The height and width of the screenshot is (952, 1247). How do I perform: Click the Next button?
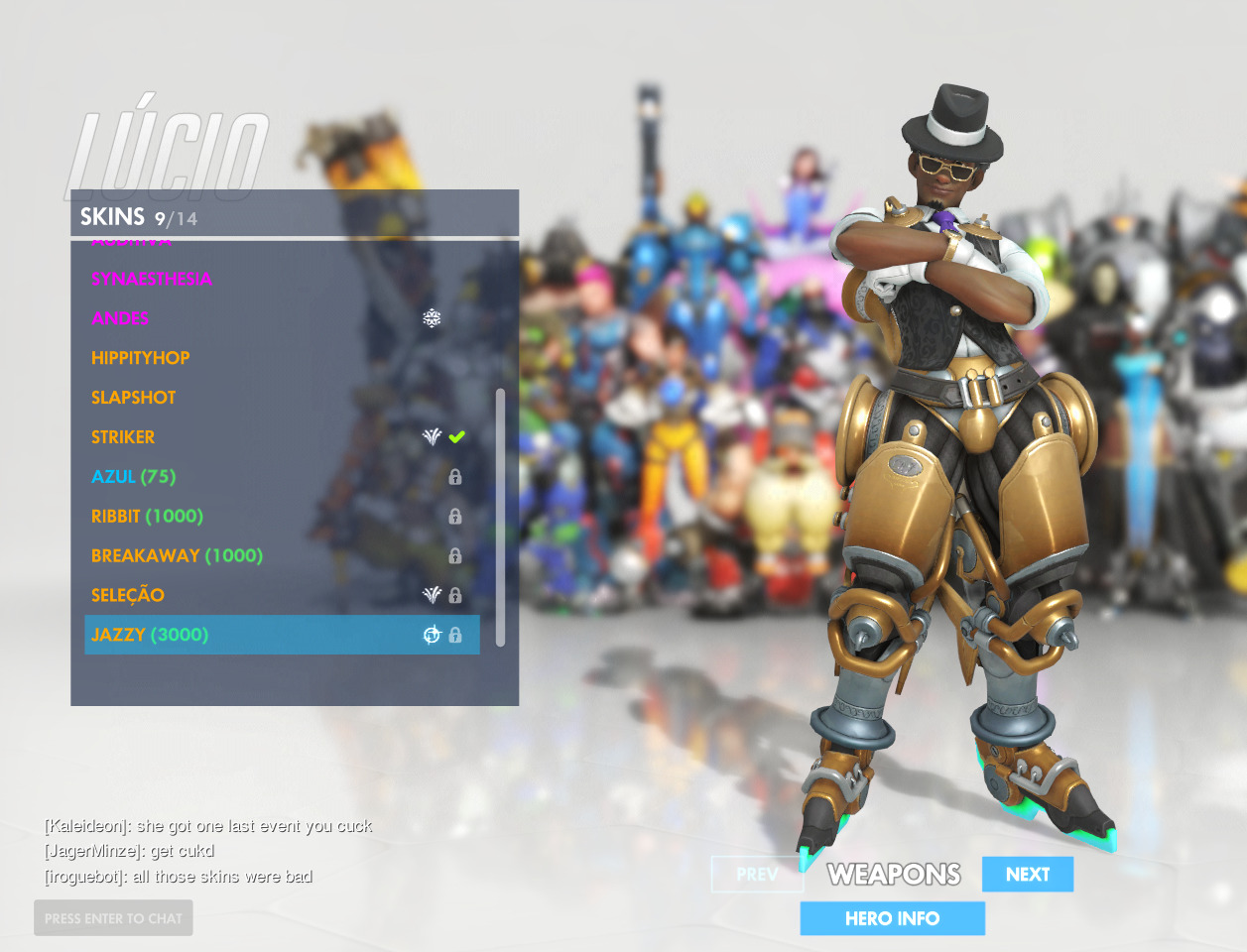tap(1027, 875)
